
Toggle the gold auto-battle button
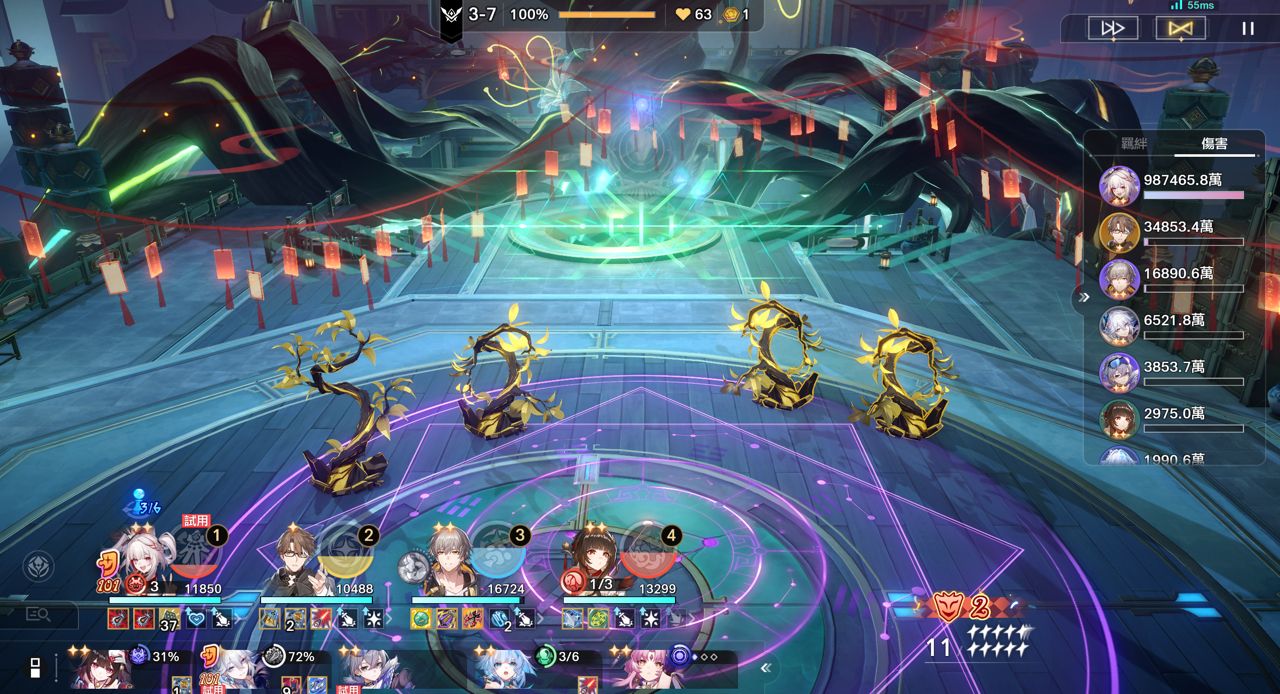(1180, 28)
